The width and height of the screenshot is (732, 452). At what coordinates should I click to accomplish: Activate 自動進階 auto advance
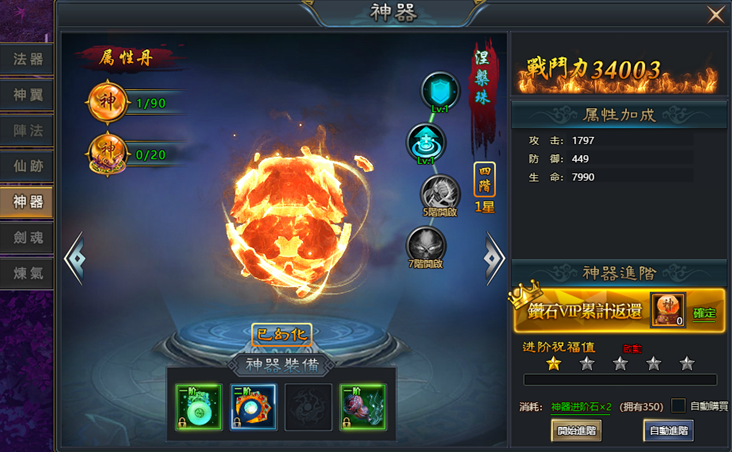[x=668, y=431]
